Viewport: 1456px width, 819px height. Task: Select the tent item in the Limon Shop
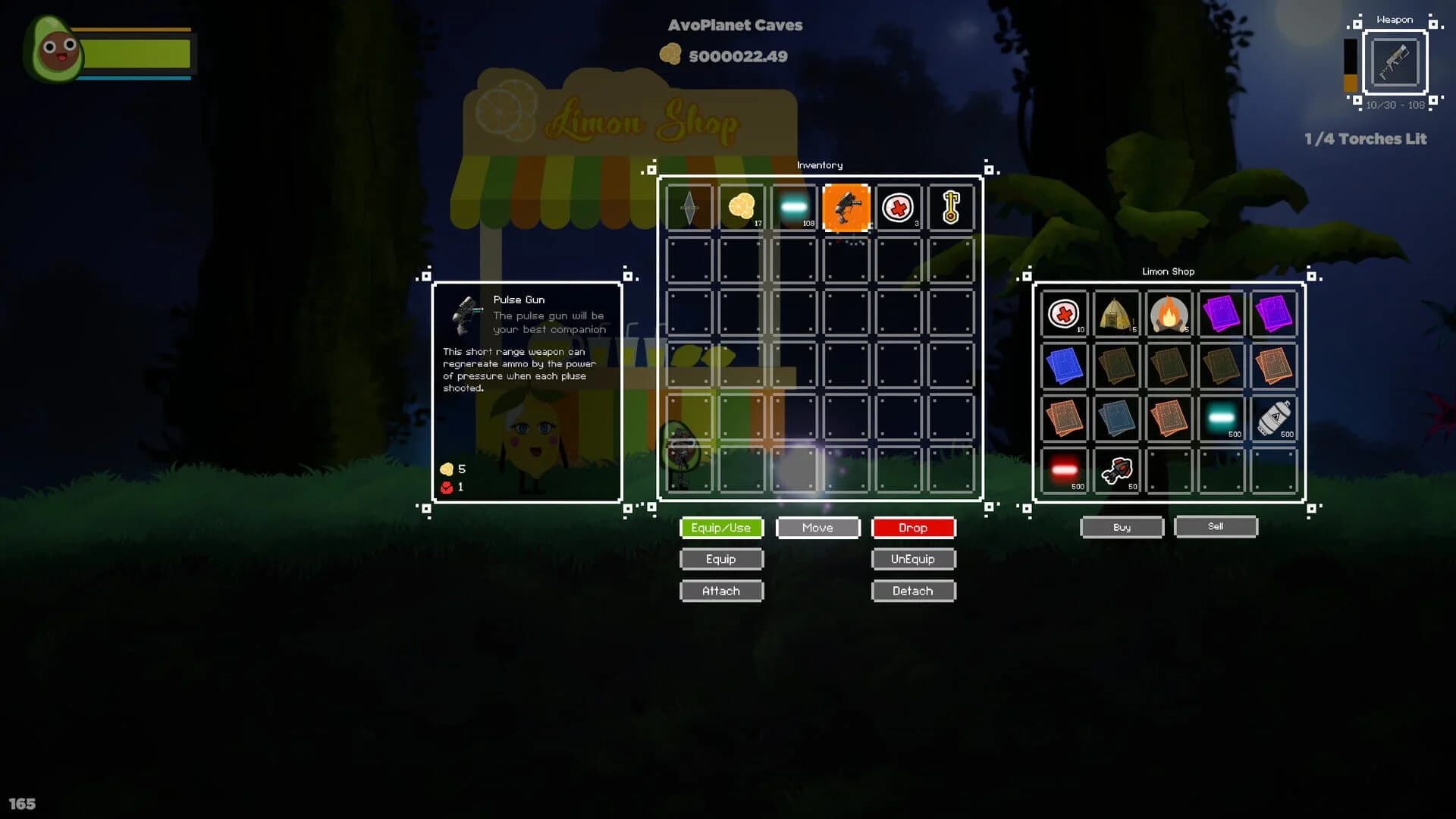point(1116,313)
